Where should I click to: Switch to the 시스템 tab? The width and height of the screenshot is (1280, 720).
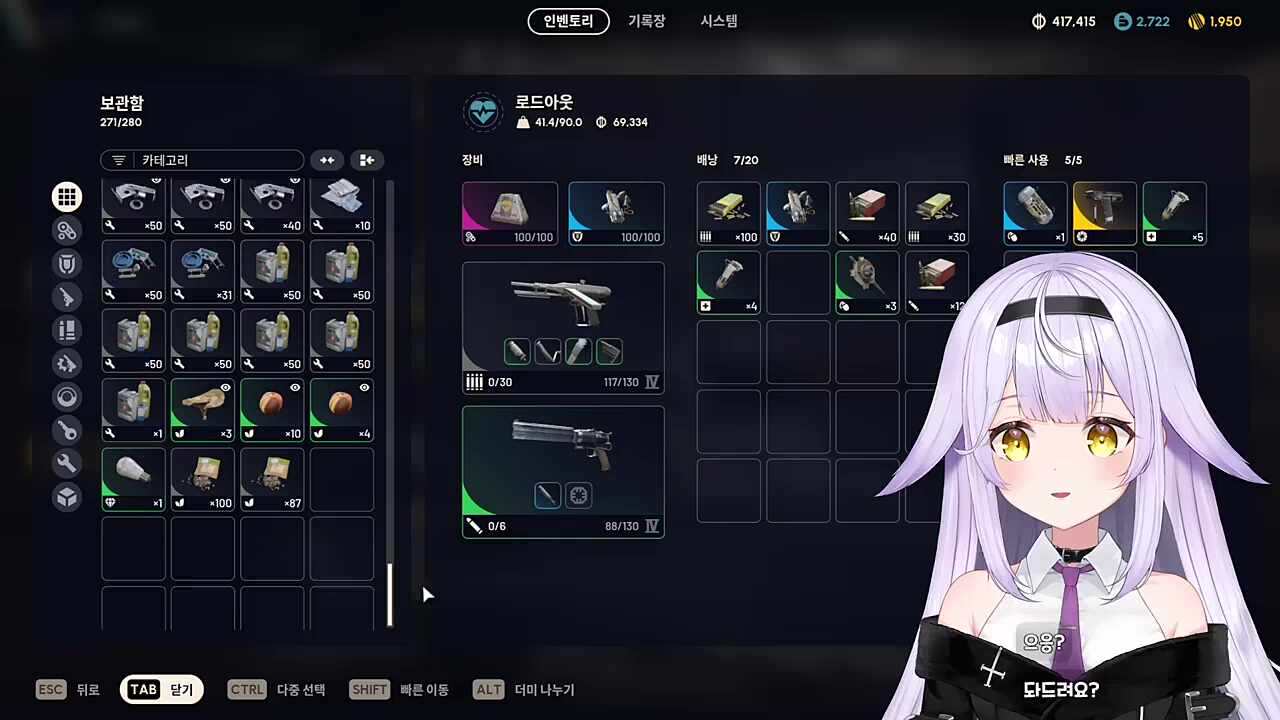pos(718,21)
